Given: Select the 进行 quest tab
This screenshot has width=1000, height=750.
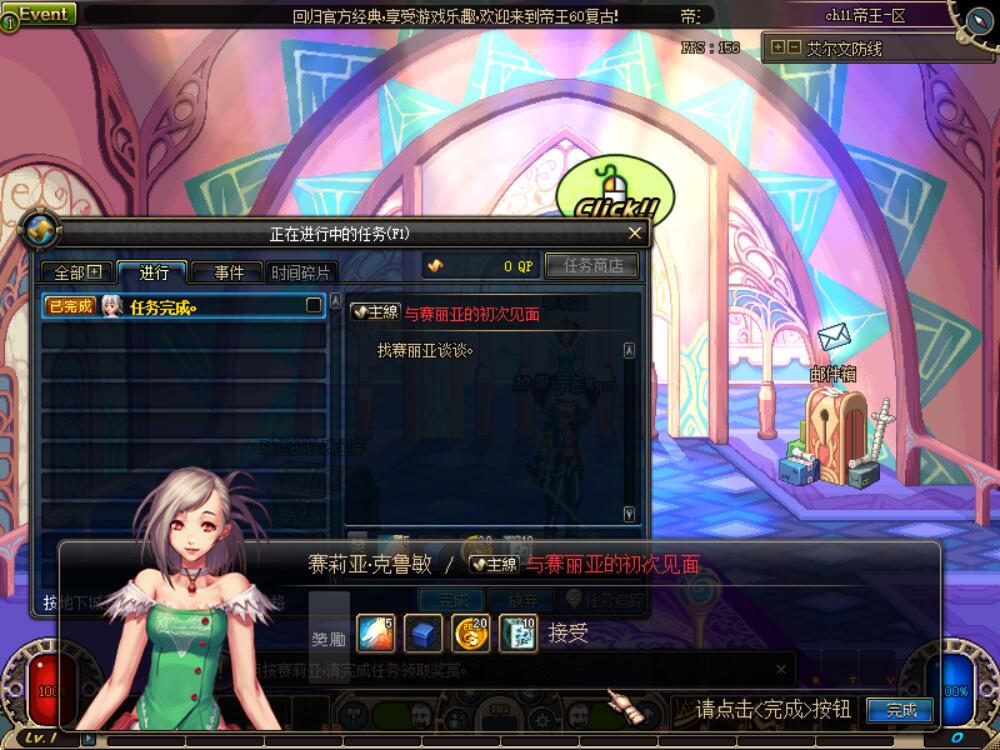Looking at the screenshot, I should tap(153, 272).
